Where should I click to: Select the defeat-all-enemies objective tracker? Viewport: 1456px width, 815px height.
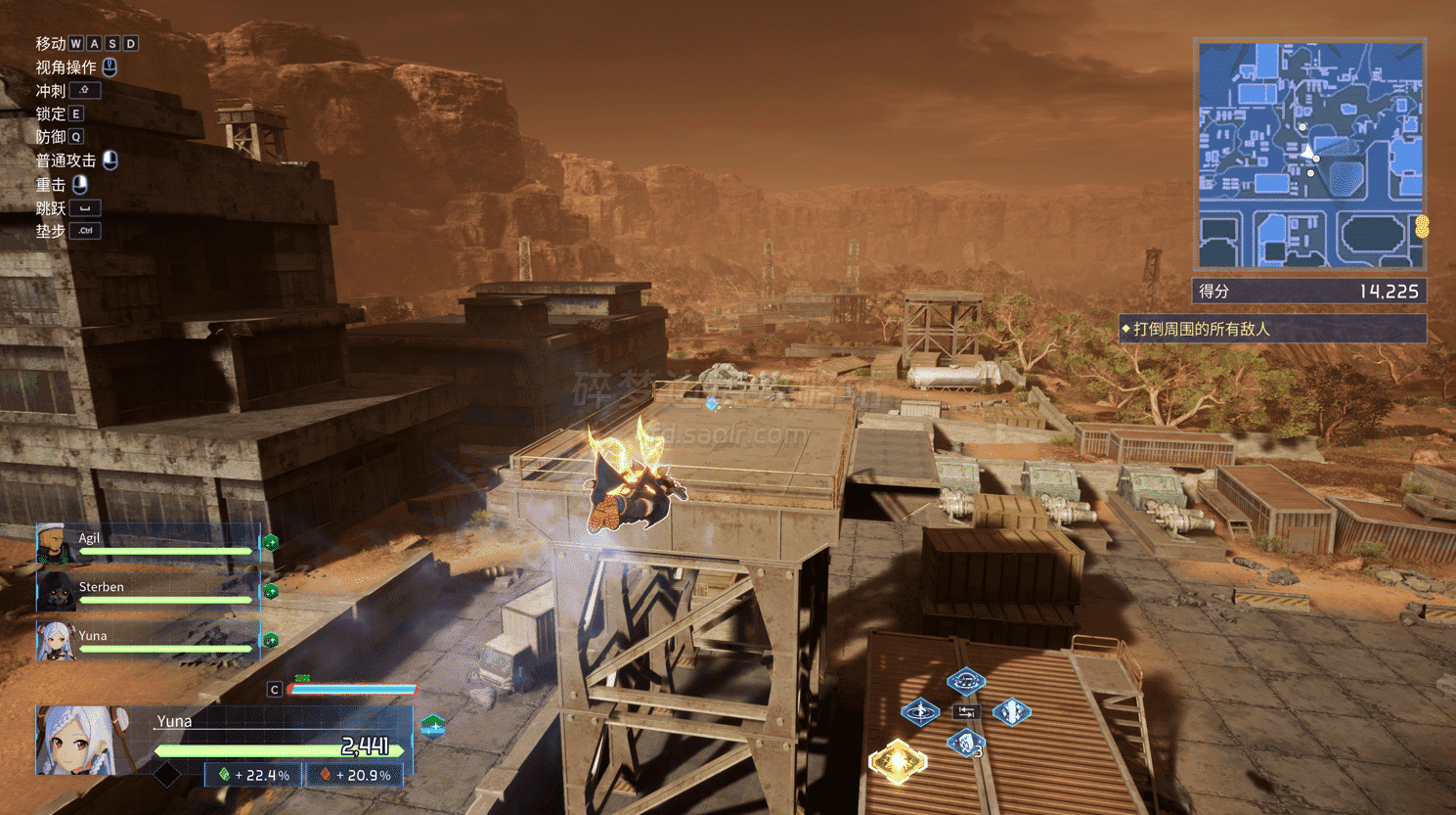[x=1272, y=329]
